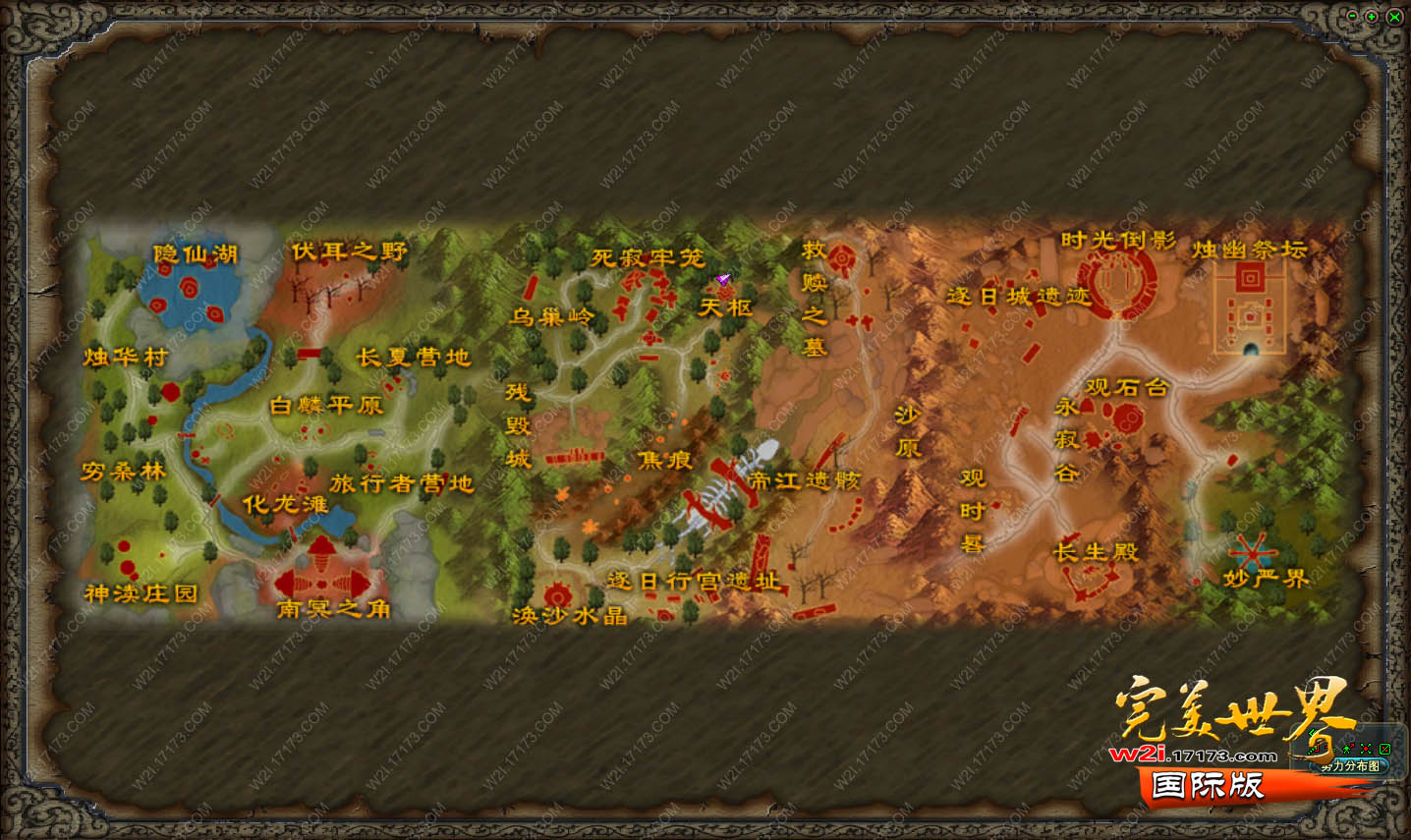
Task: Select the 隐仙湖 location label
Action: tap(195, 254)
